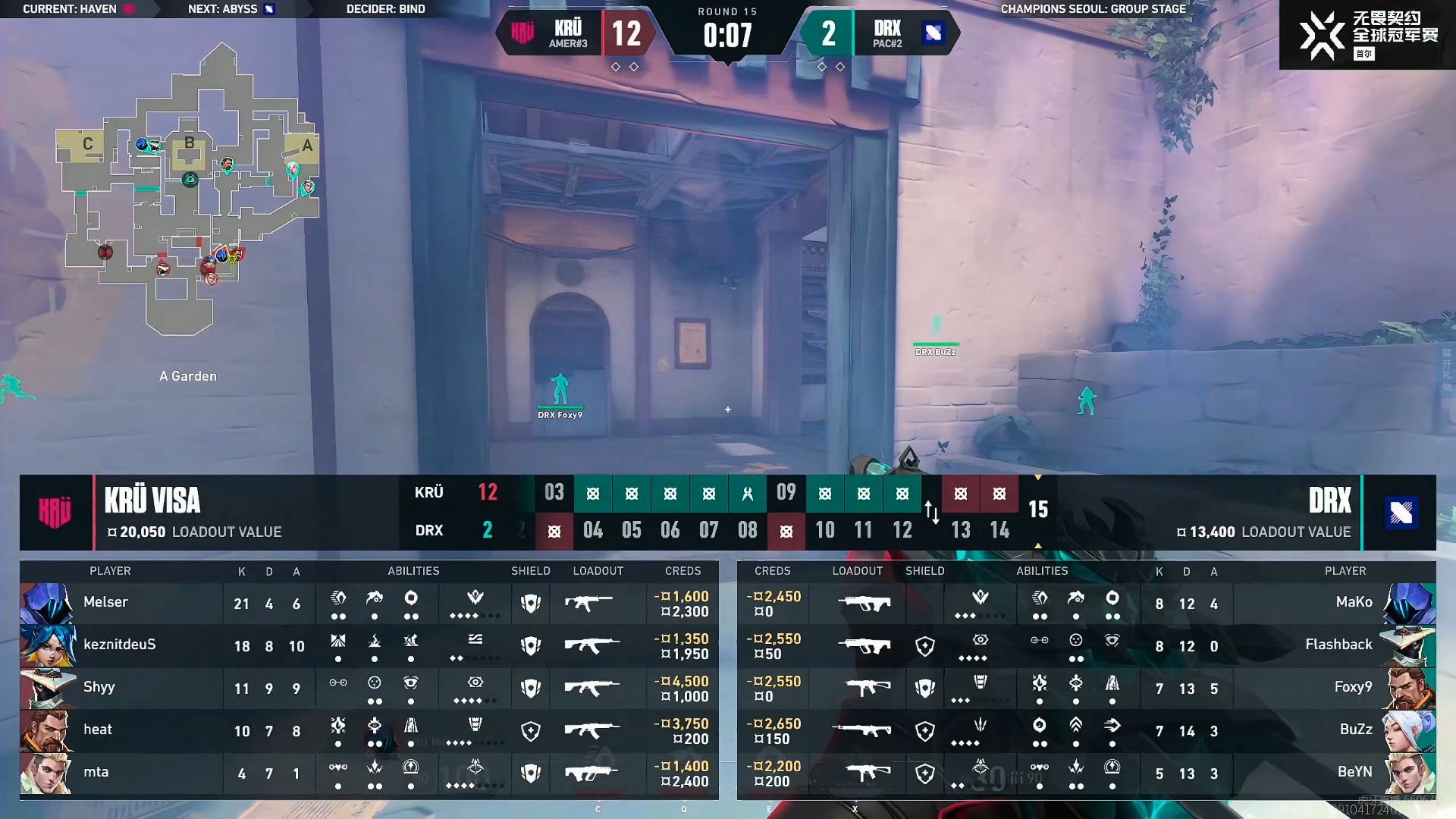Image resolution: width=1456 pixels, height=819 pixels.
Task: Select mta's scoreboard row
Action: pos(369,773)
